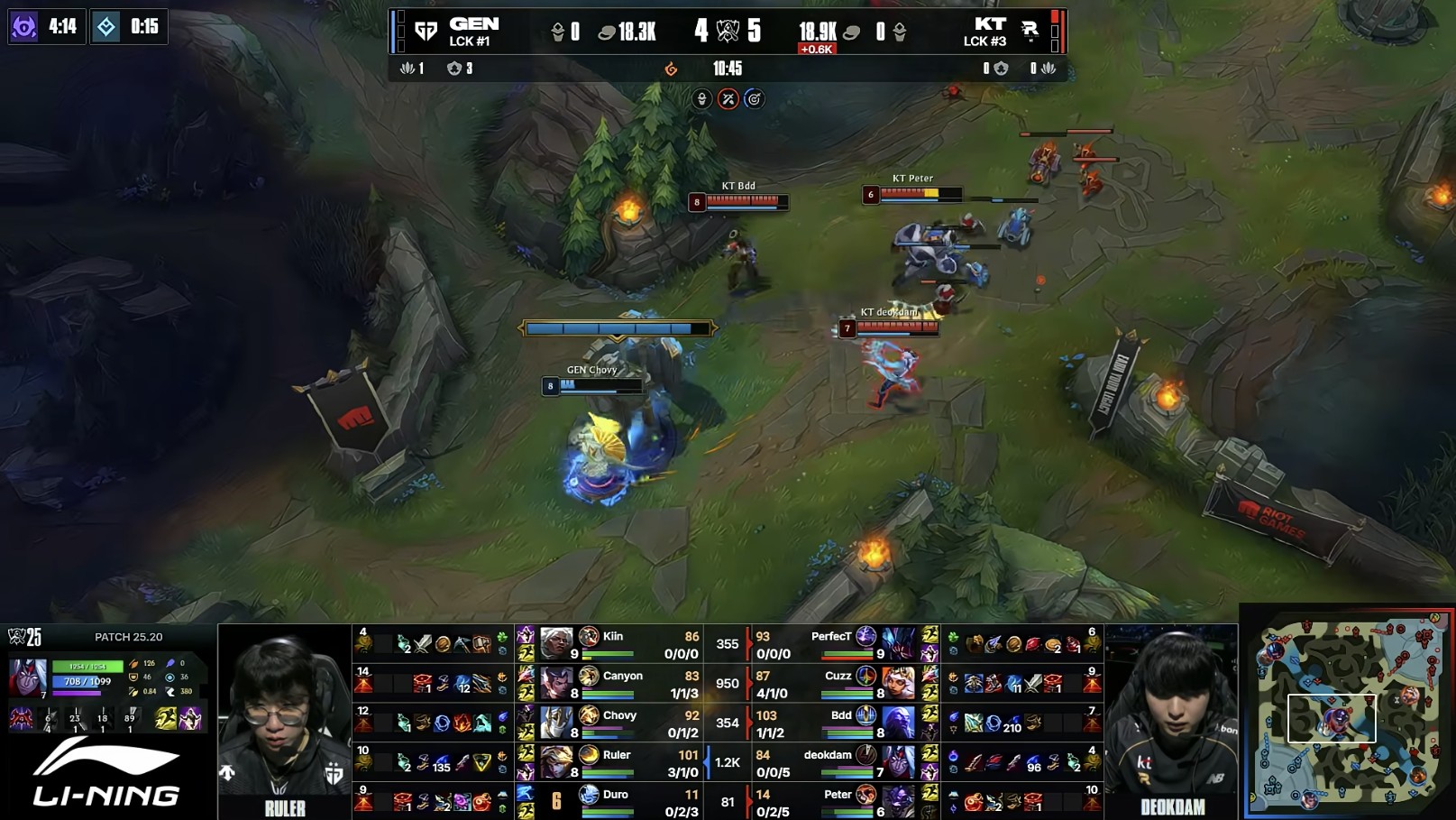
Task: Toggle the crossed-swords icon under the game timer
Action: (728, 99)
